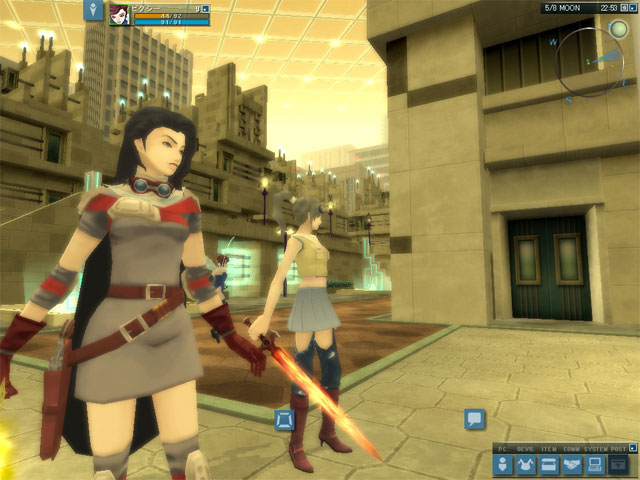Image resolution: width=640 pixels, height=480 pixels.
Task: Open the POST mailbox icon
Action: coord(619,464)
